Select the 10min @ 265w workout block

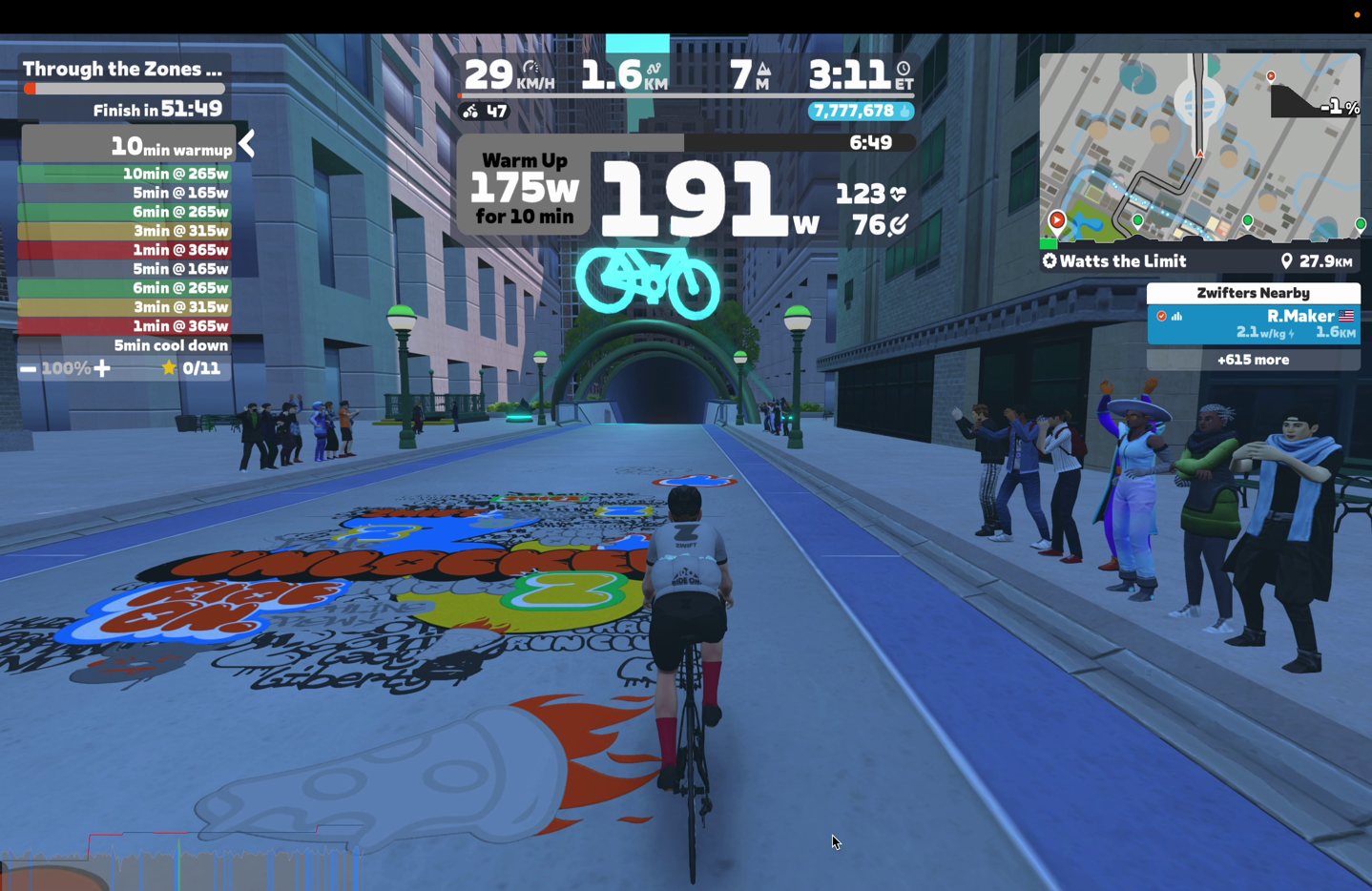point(125,174)
